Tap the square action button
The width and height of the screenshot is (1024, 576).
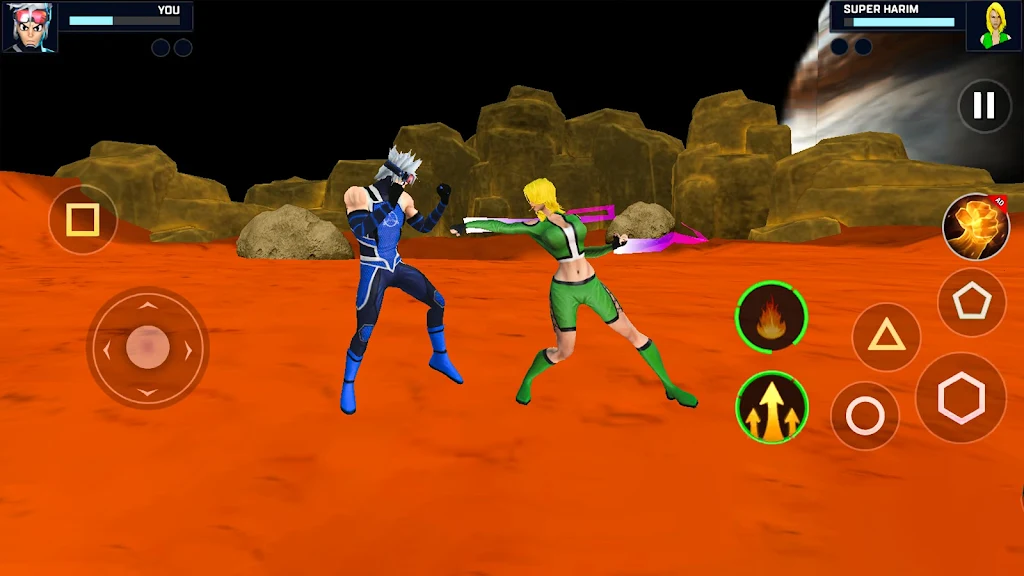[x=82, y=219]
